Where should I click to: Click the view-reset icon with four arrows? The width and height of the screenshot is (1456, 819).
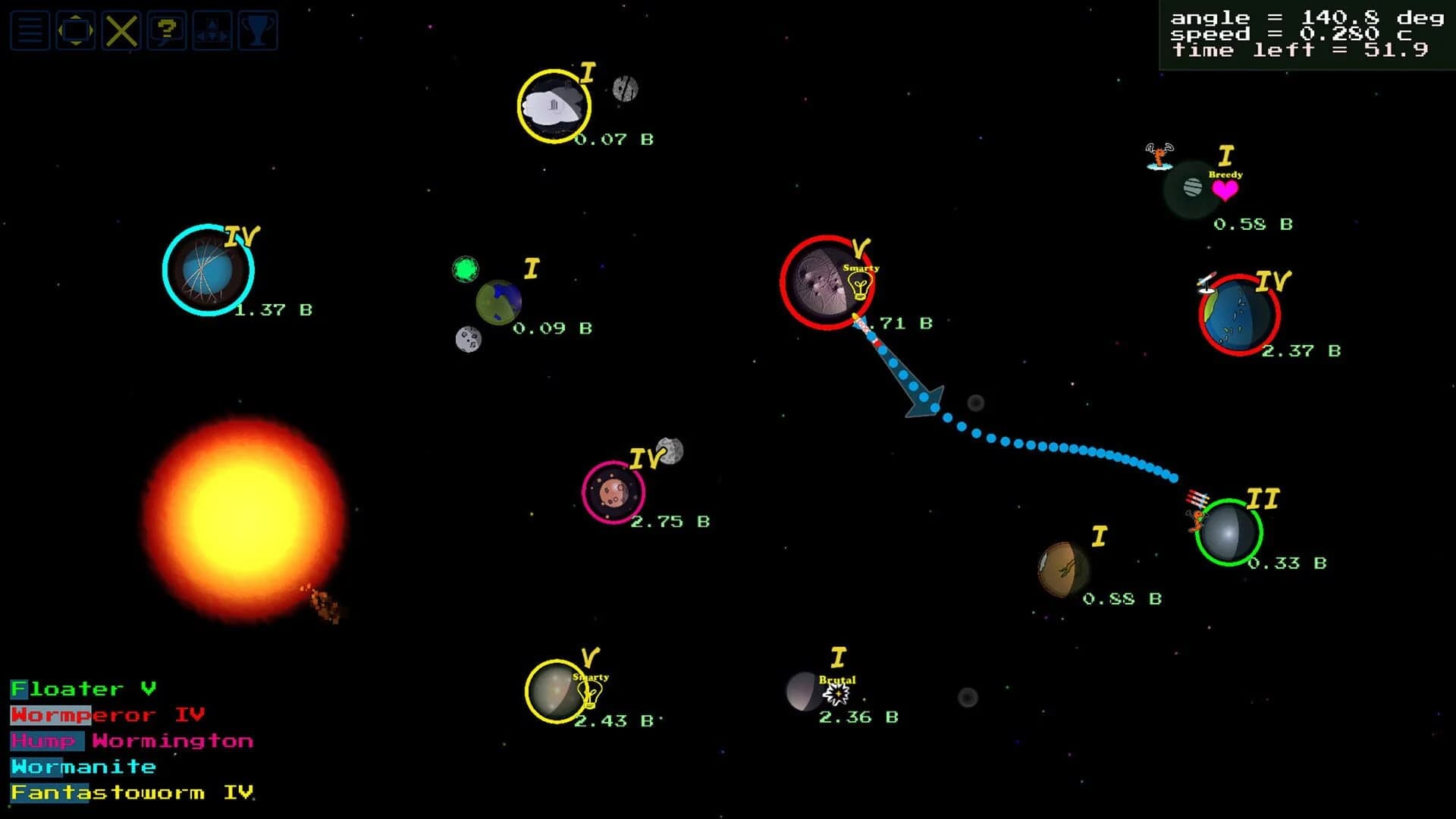tap(75, 31)
